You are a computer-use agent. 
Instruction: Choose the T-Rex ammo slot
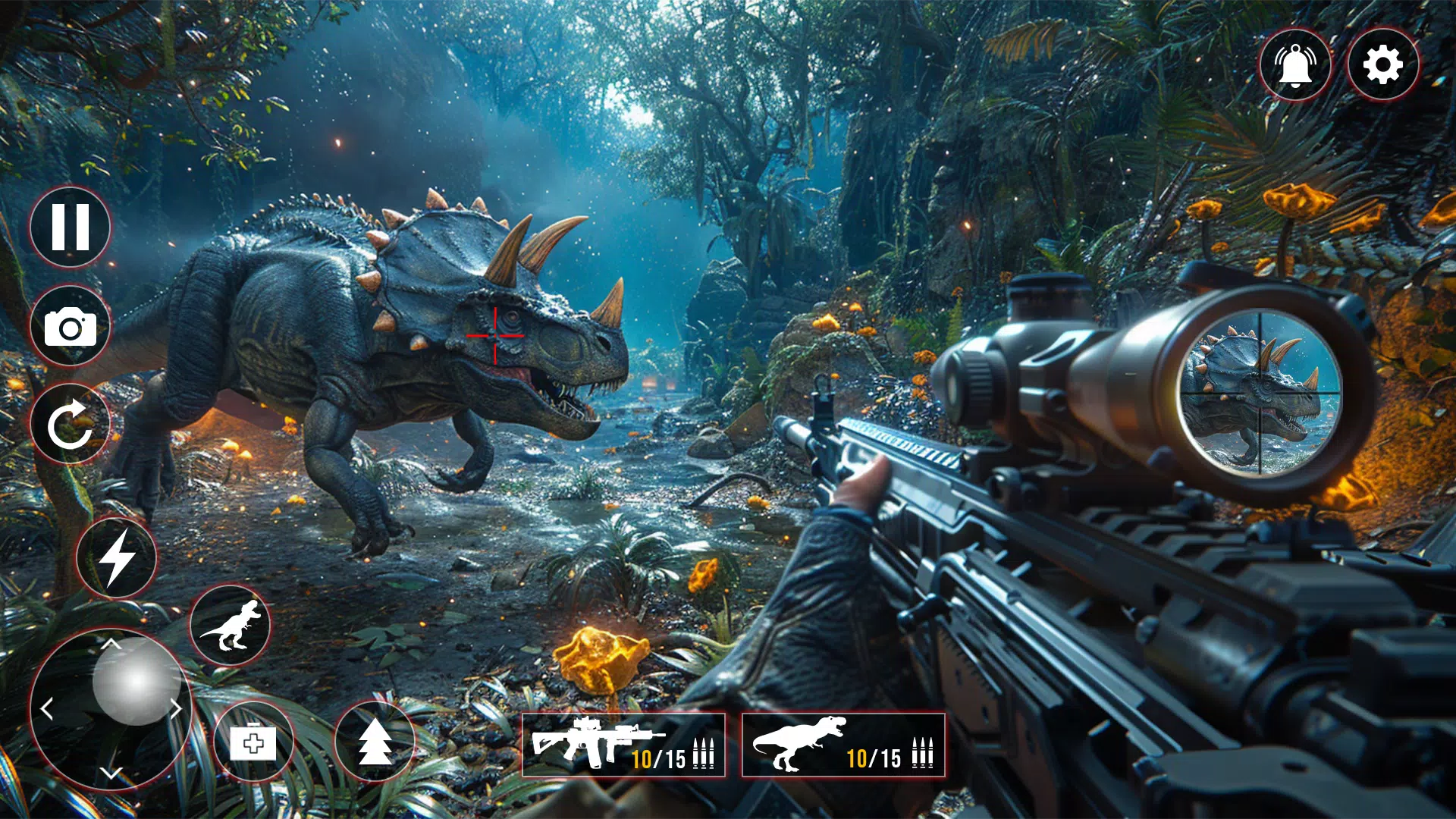[843, 745]
